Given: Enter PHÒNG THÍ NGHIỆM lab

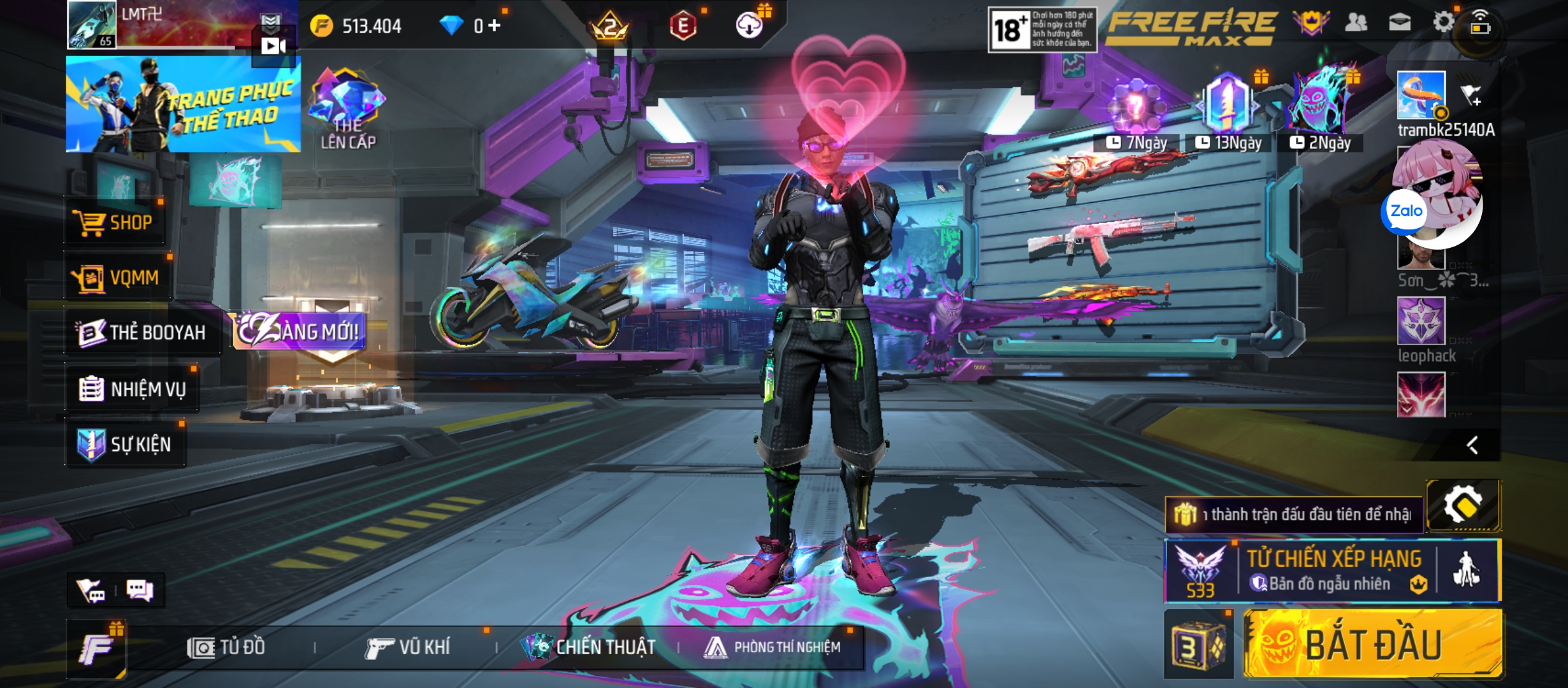Looking at the screenshot, I should coord(773,648).
